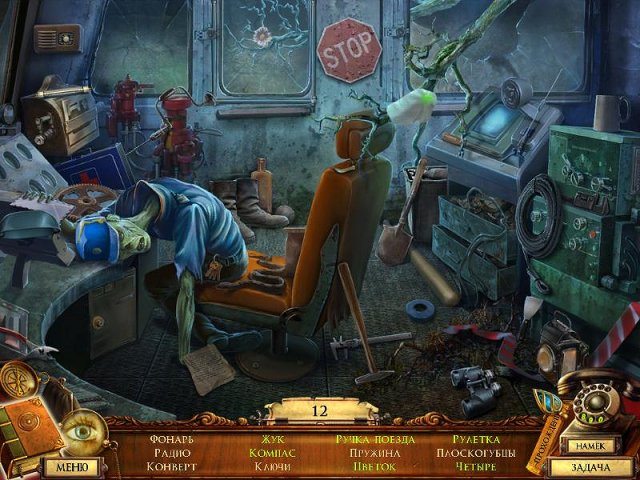Select the Фонарь list entry
Screen dimensions: 640x480
click(171, 439)
